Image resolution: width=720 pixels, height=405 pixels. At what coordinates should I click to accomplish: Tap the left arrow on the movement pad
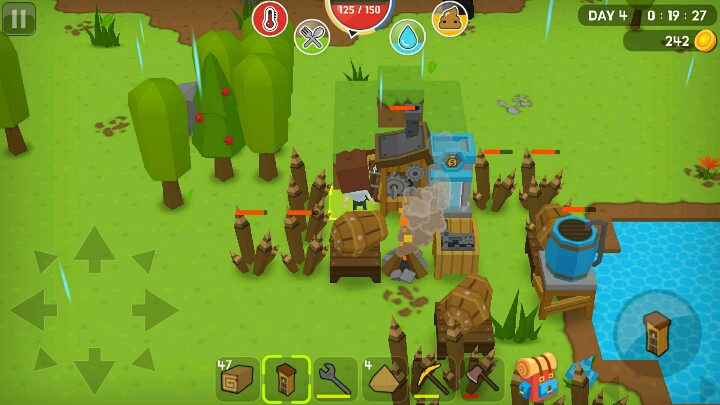pyautogui.click(x=33, y=310)
